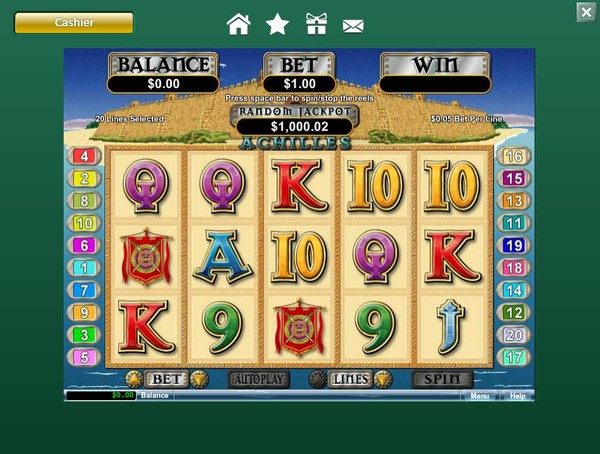Close the game window with X
Screen dimensions: 600x454
586,12
